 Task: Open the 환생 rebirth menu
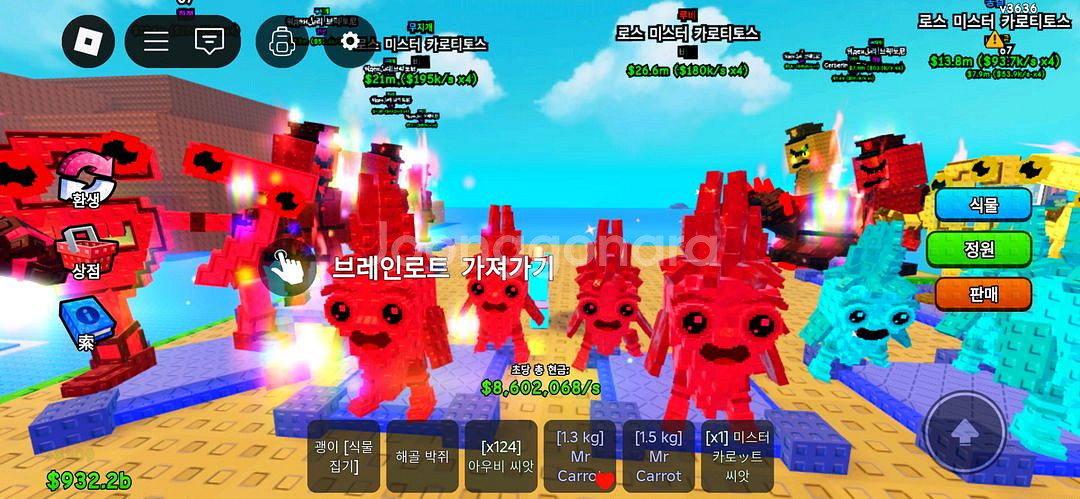point(86,180)
